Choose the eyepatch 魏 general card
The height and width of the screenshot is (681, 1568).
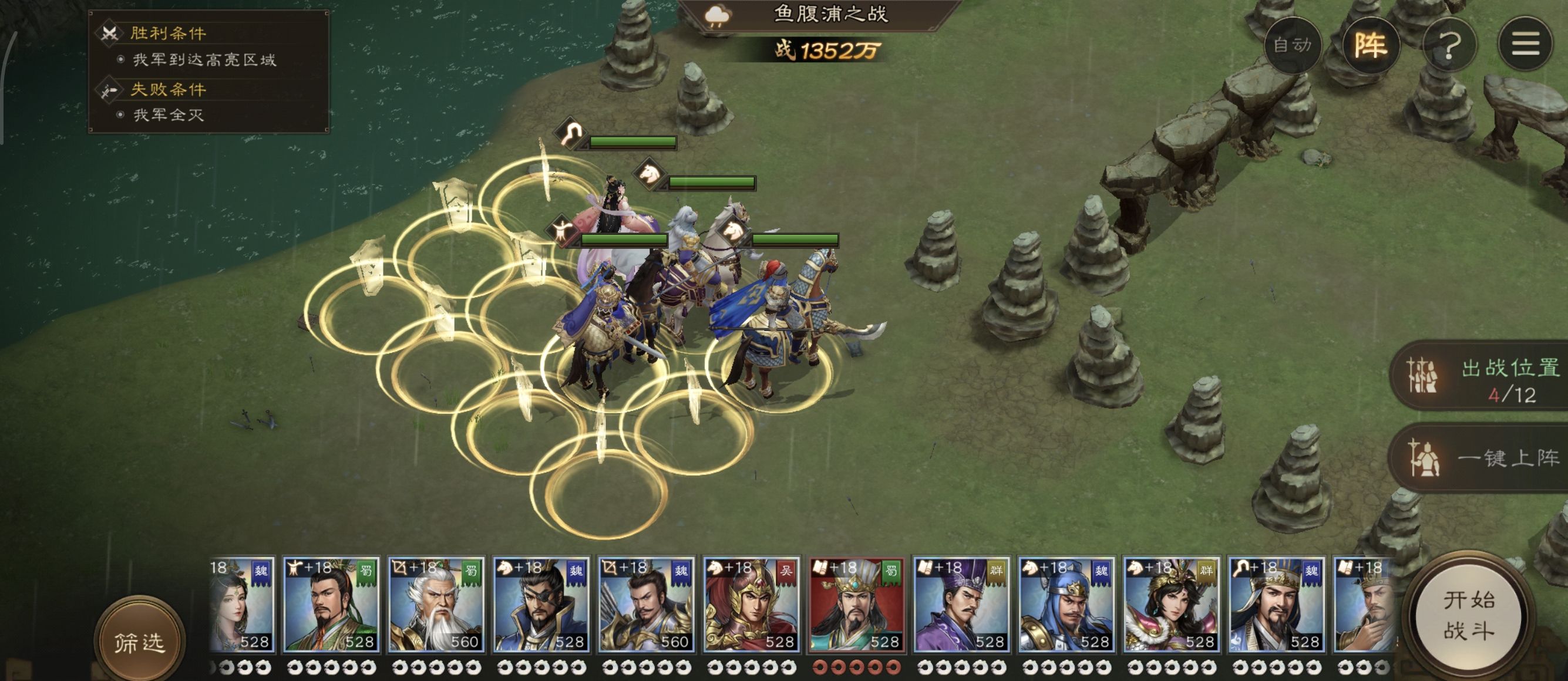pos(541,604)
